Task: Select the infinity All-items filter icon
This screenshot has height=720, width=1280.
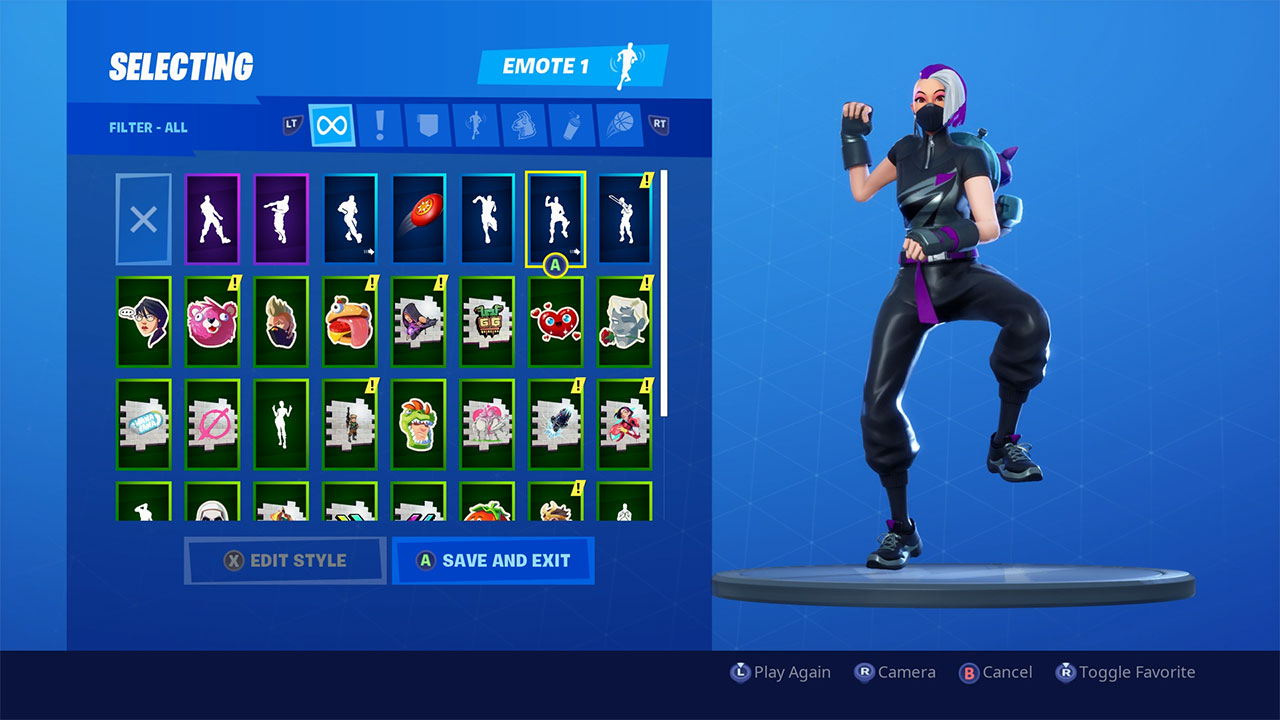Action: pyautogui.click(x=330, y=126)
